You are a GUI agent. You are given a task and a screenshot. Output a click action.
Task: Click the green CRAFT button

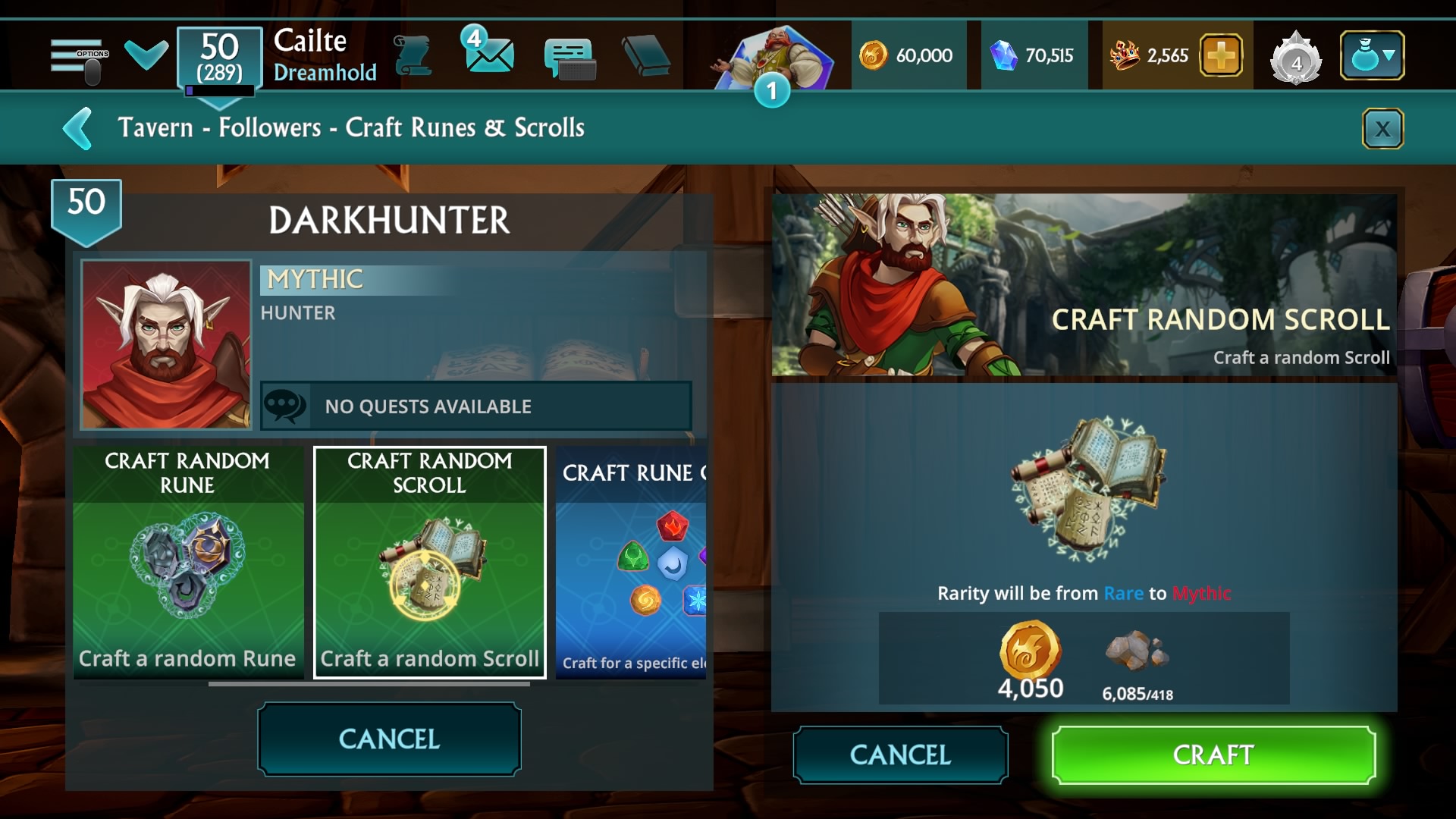[x=1213, y=755]
